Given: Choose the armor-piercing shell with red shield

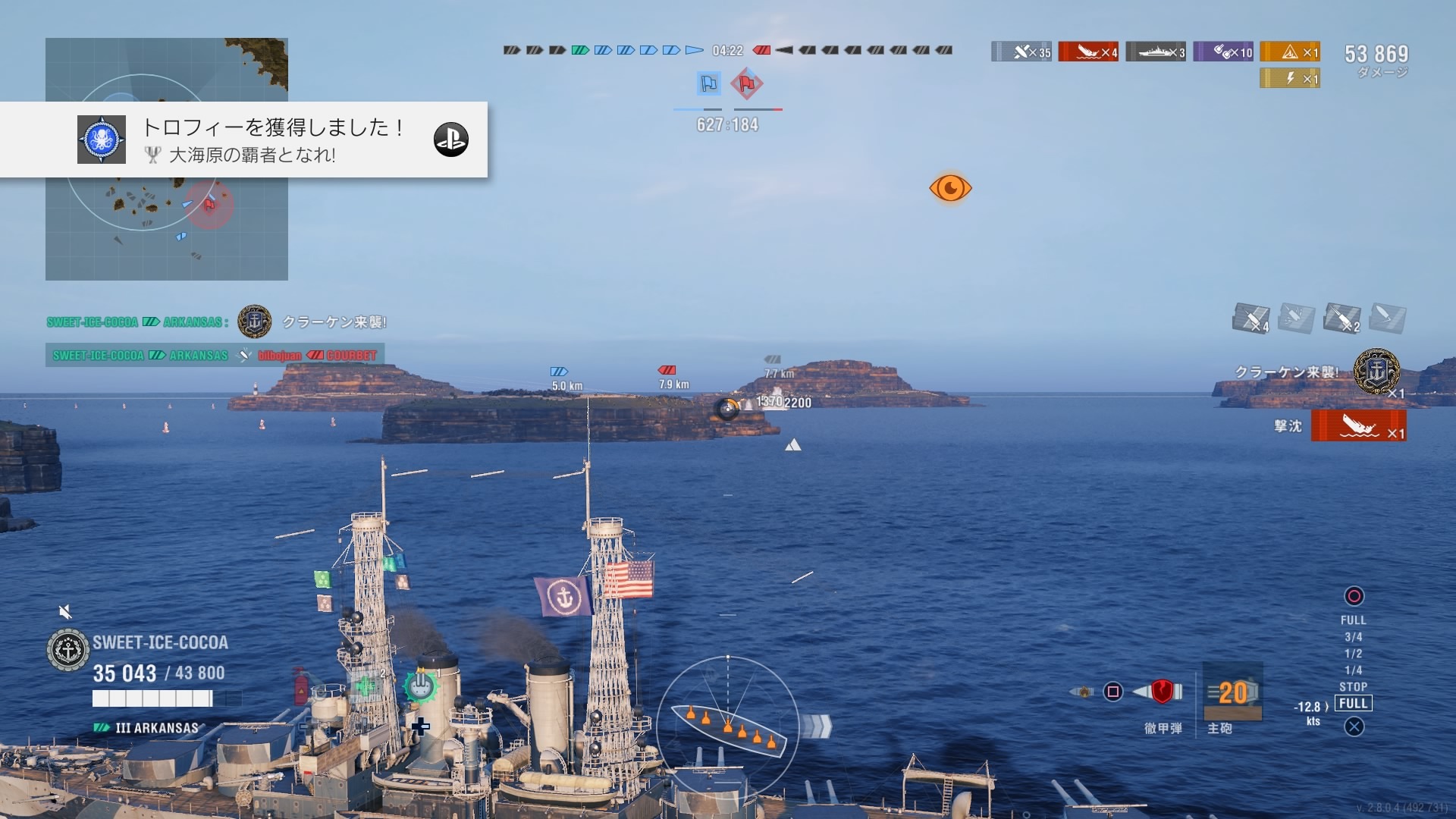Looking at the screenshot, I should [1162, 691].
